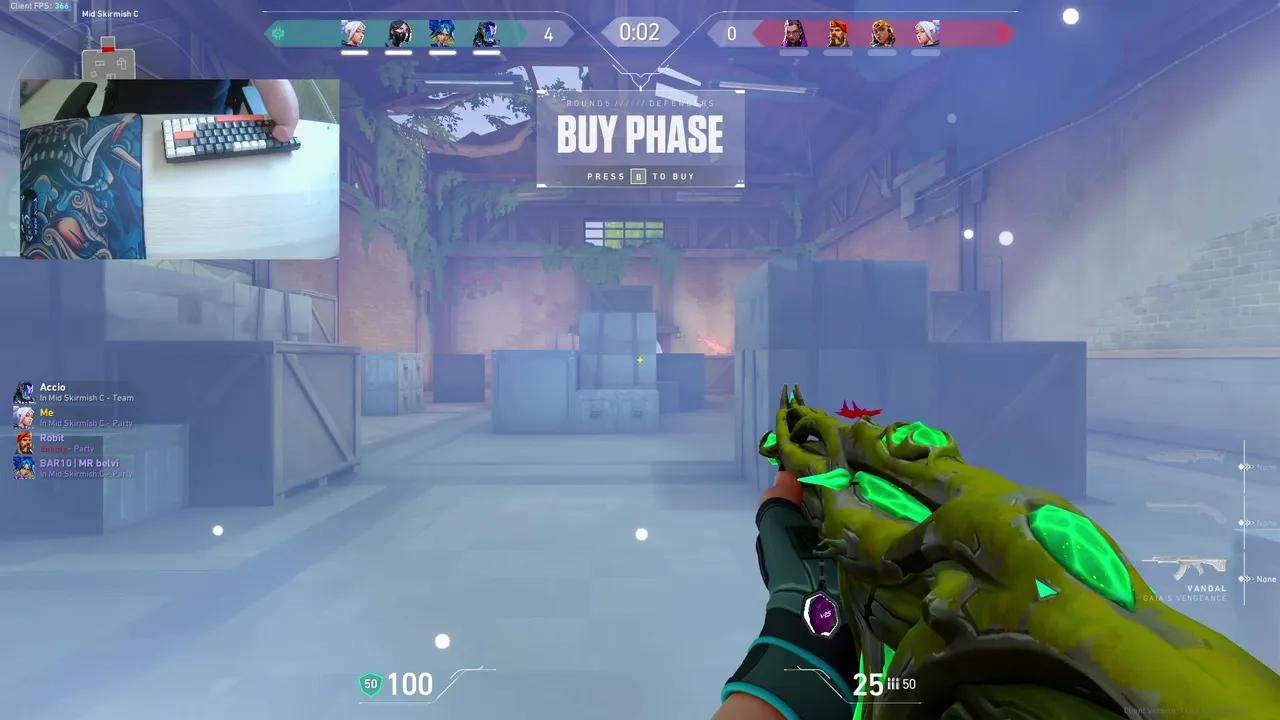Viewport: 1280px width, 720px height.
Task: Select the red-beret agent portrait on the attacker side
Action: pos(838,30)
